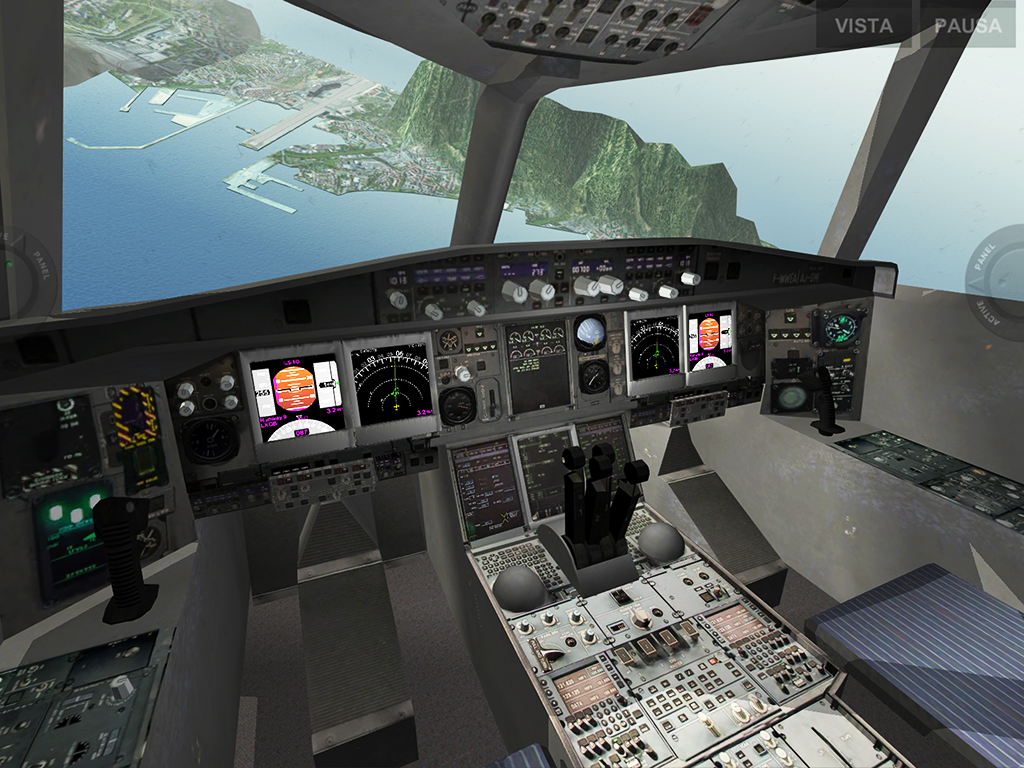Open the VISTA camera view button
The image size is (1024, 768).
point(864,25)
